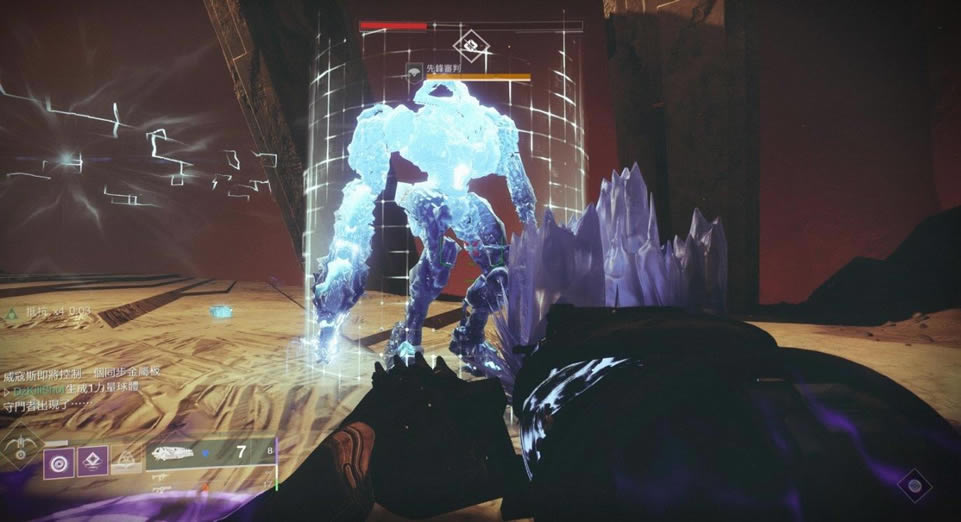Trigger the purple diamond melee ability icon
The width and height of the screenshot is (961, 522).
(x=92, y=461)
